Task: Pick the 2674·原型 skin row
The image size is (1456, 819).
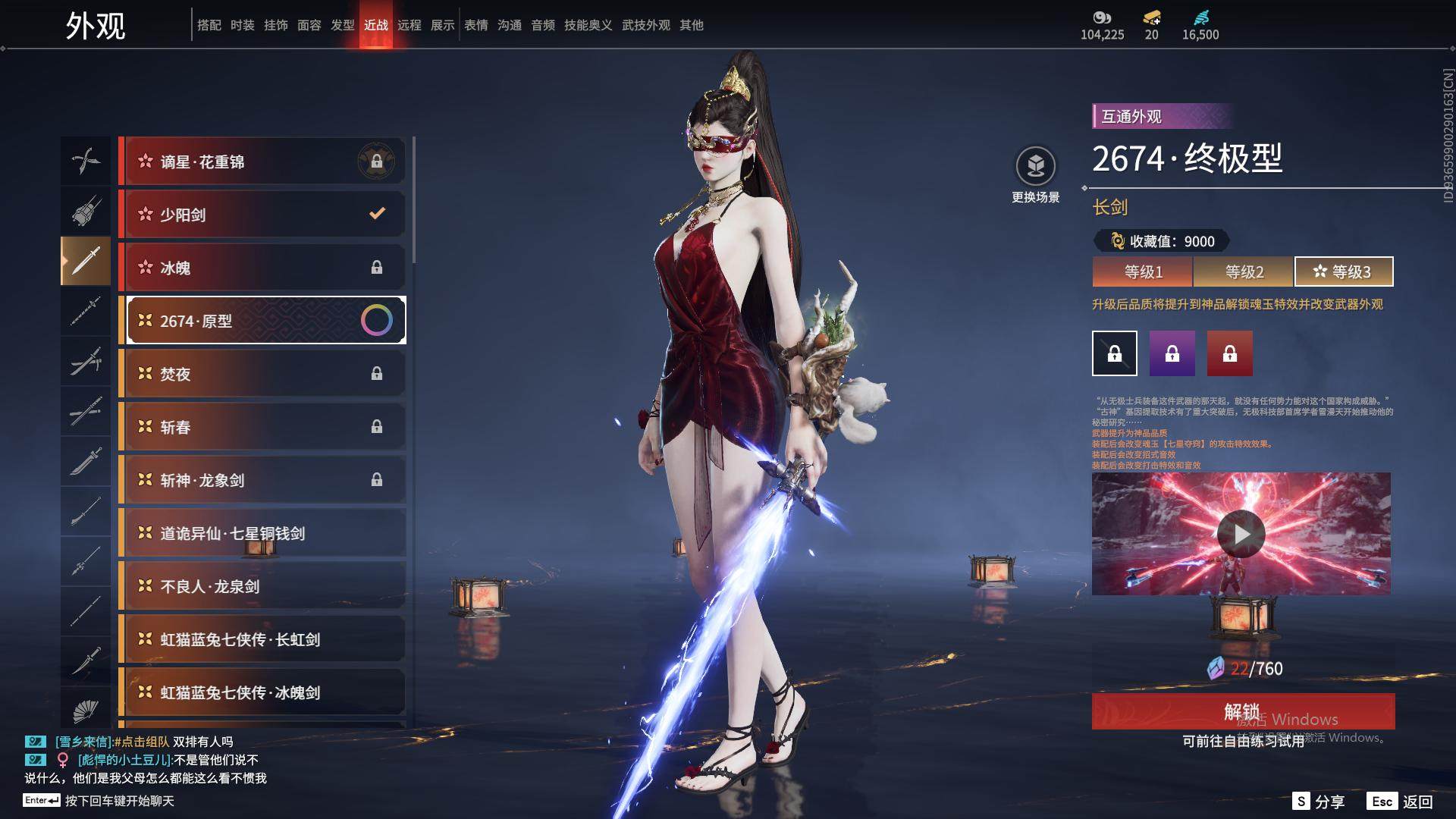Action: click(262, 321)
